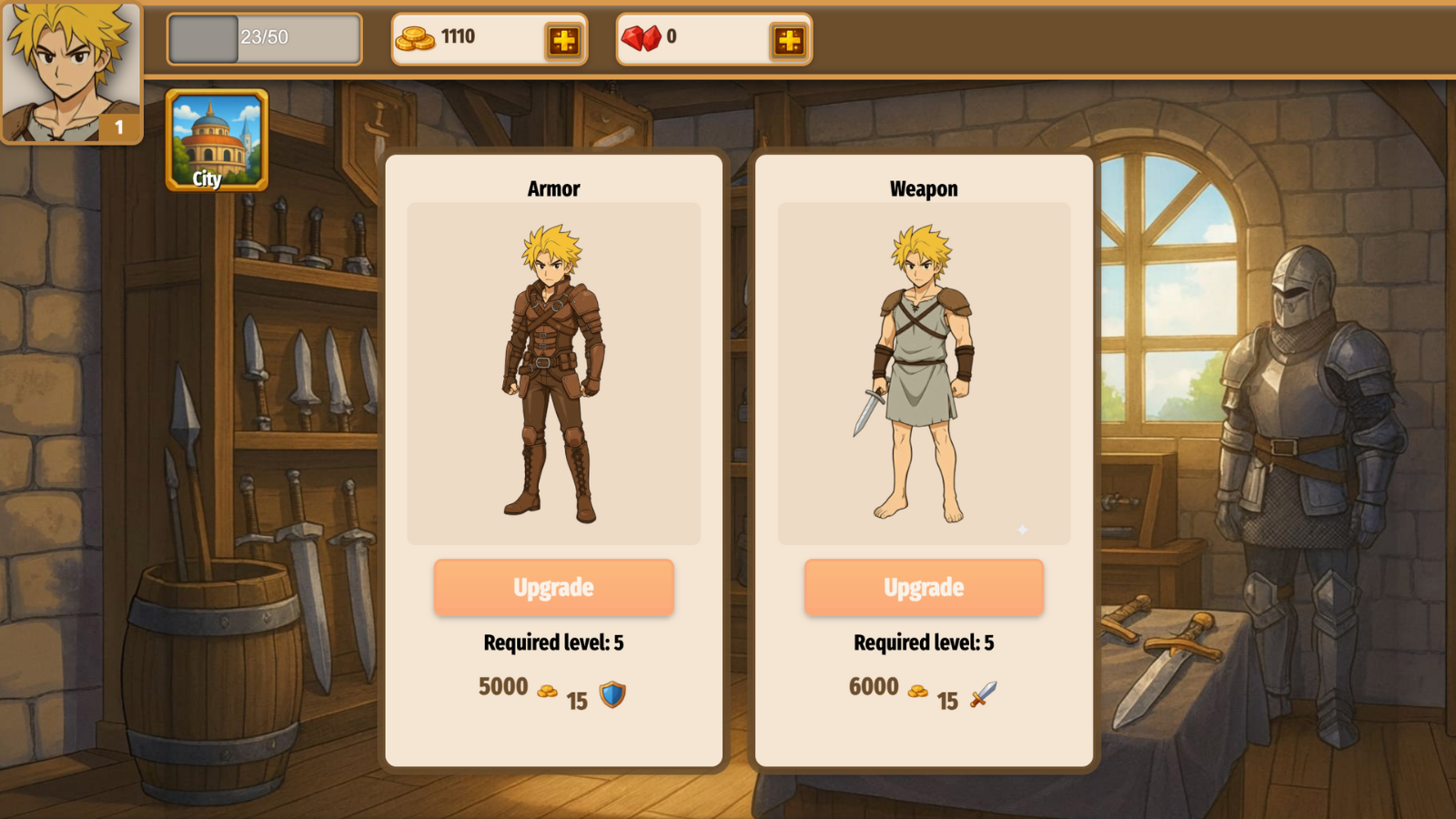Screen dimensions: 1456x819
Task: Click the 23/50 experience progress bar
Action: click(x=263, y=39)
